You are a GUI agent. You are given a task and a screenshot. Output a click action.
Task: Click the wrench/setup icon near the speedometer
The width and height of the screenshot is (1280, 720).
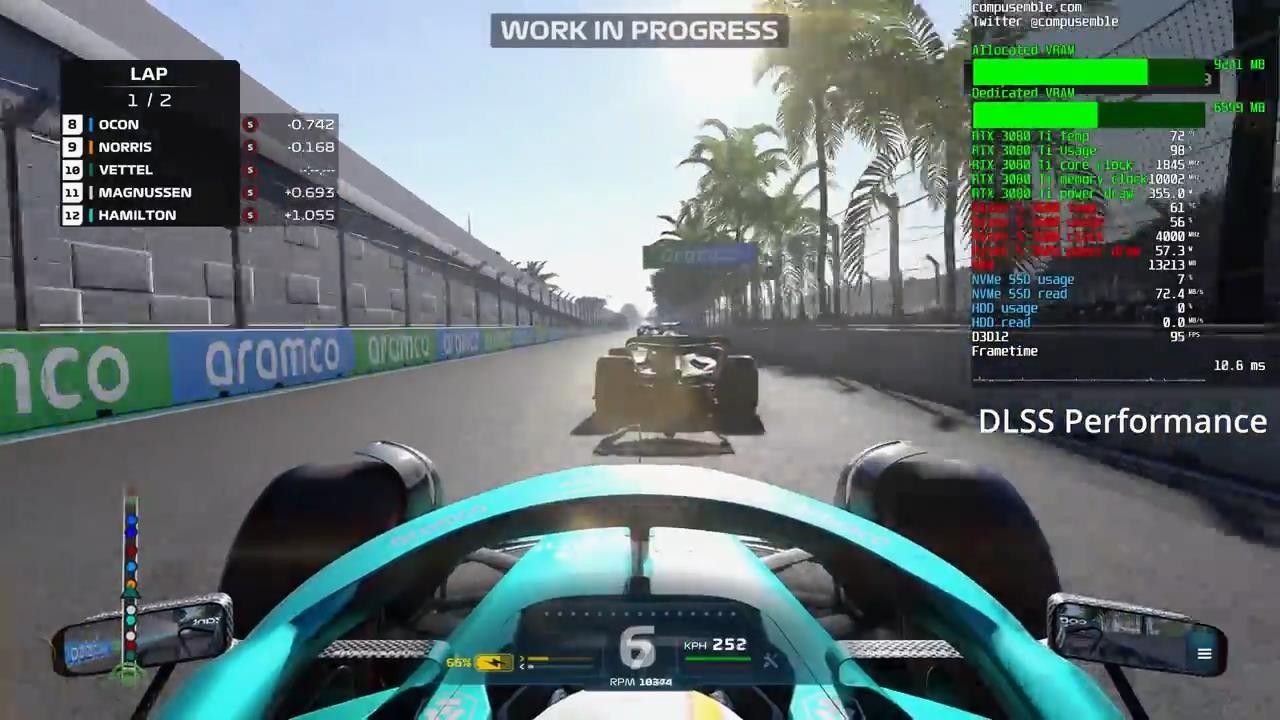770,660
